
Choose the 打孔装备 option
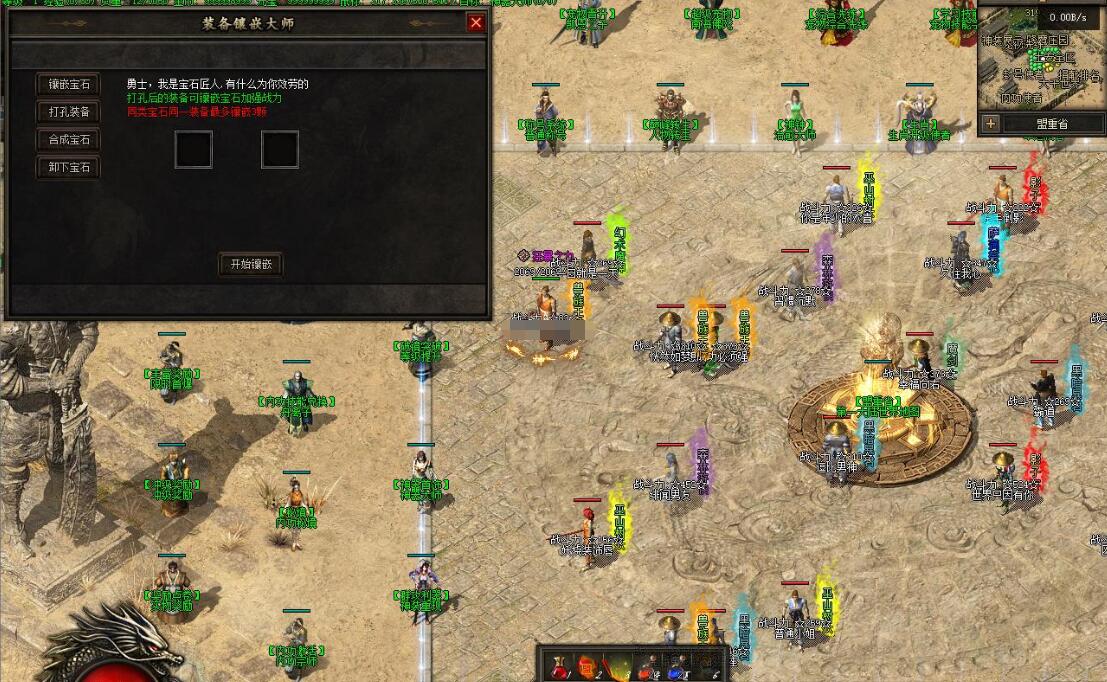69,112
